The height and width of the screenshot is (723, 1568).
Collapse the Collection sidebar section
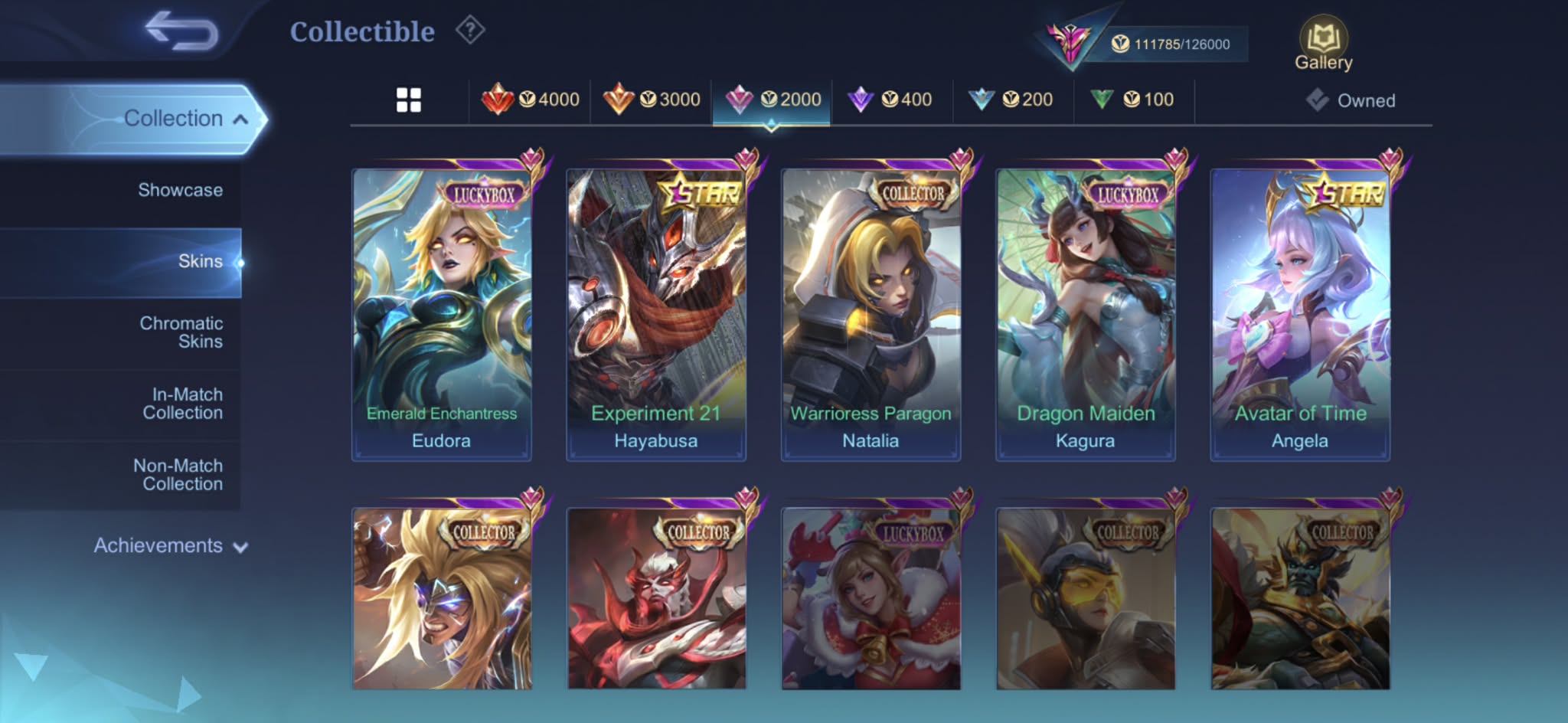184,119
